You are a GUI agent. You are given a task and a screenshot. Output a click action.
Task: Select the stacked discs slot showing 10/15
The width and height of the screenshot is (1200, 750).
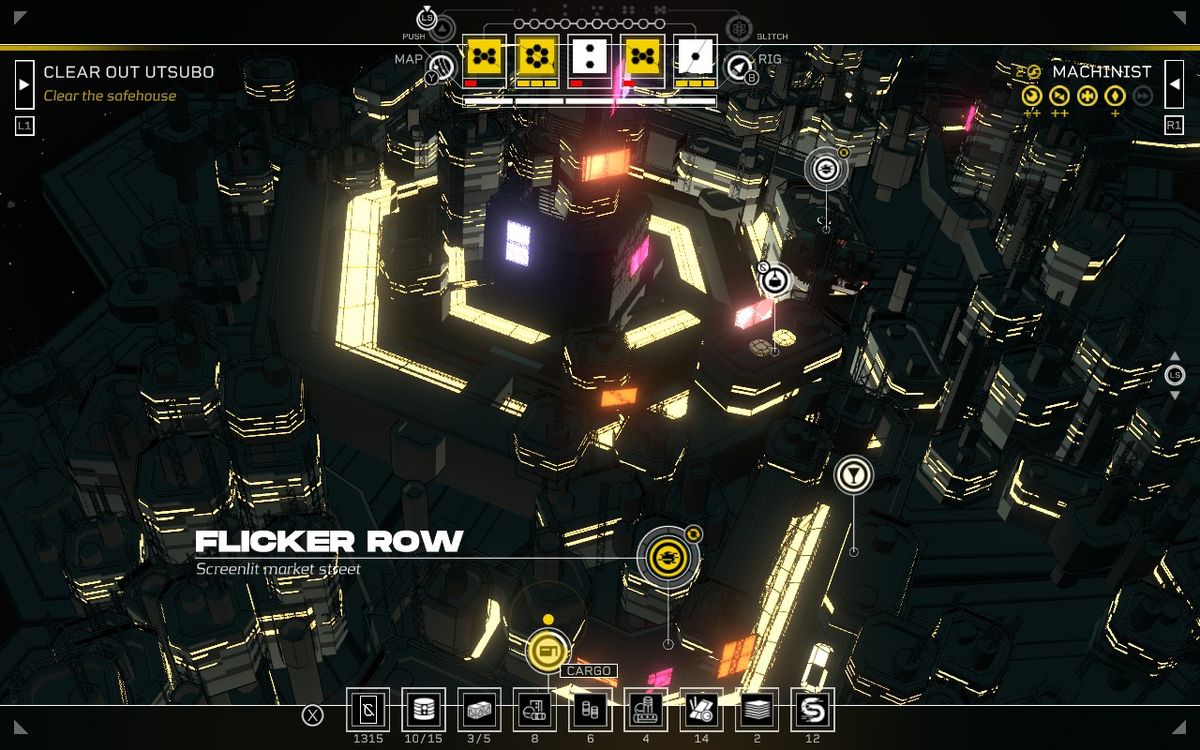(423, 709)
